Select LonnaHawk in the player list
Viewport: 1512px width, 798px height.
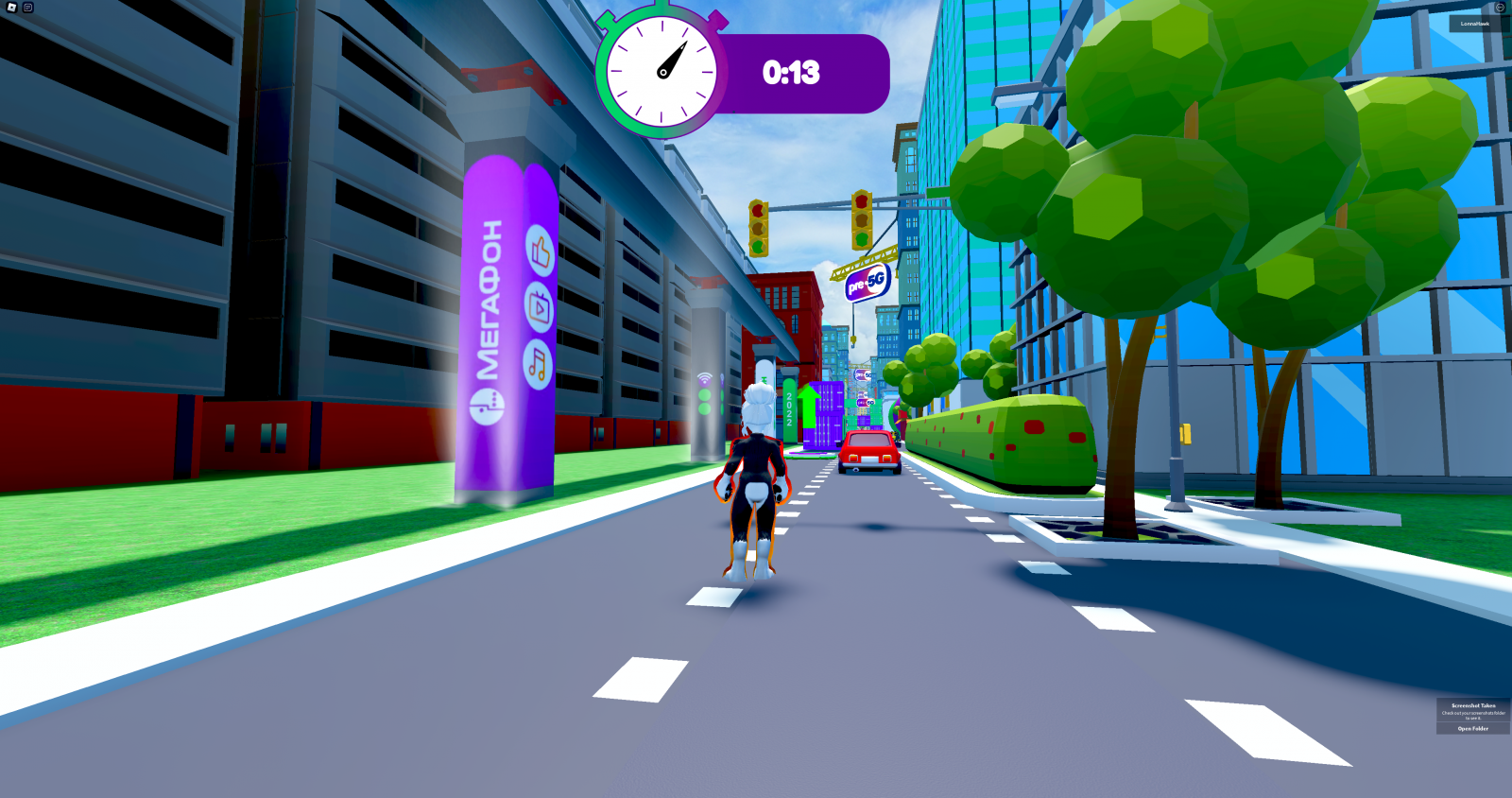click(x=1474, y=24)
